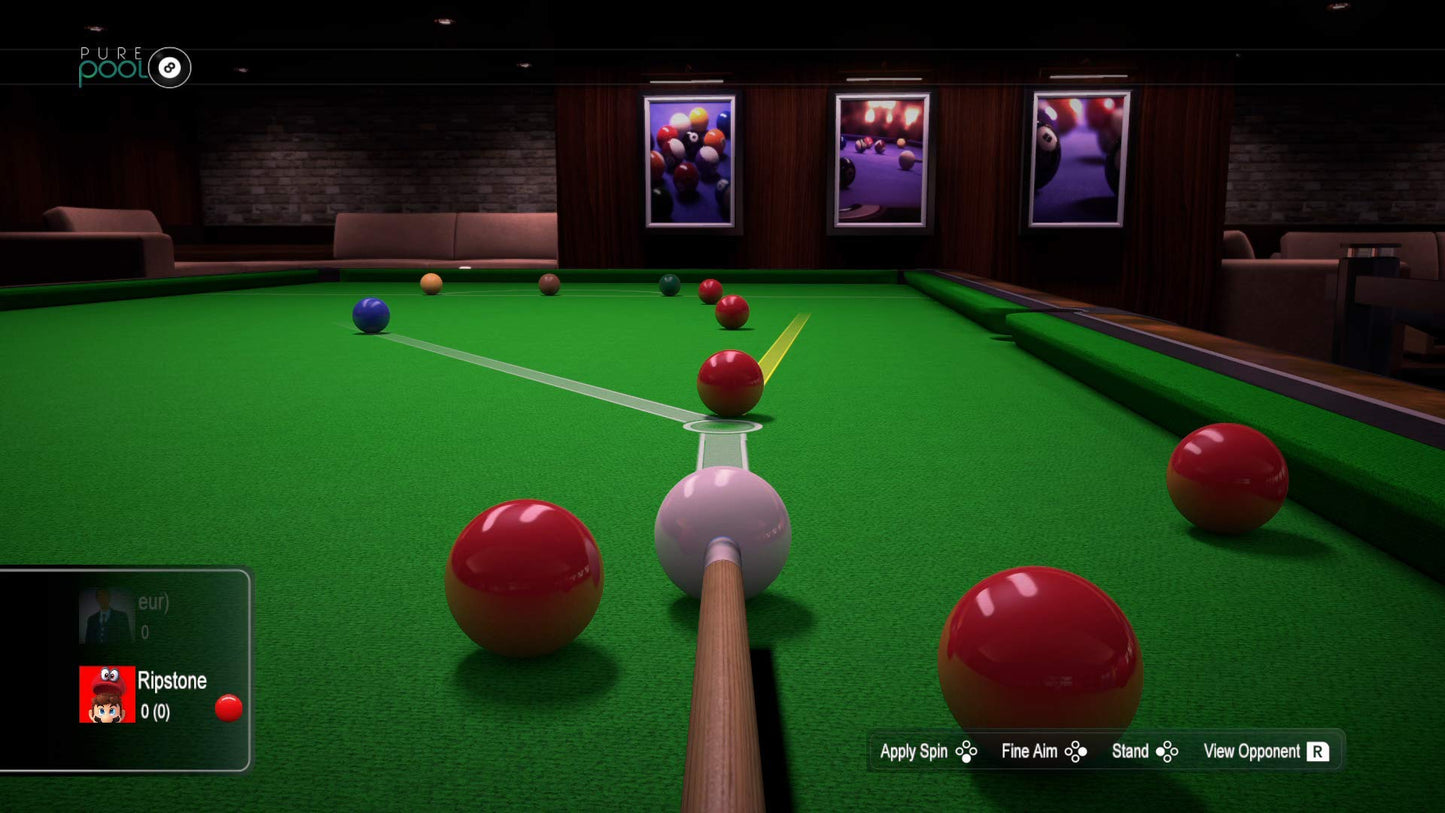This screenshot has height=813, width=1445.
Task: Click the red ball indicator beside Ripstone's score
Action: [x=228, y=708]
